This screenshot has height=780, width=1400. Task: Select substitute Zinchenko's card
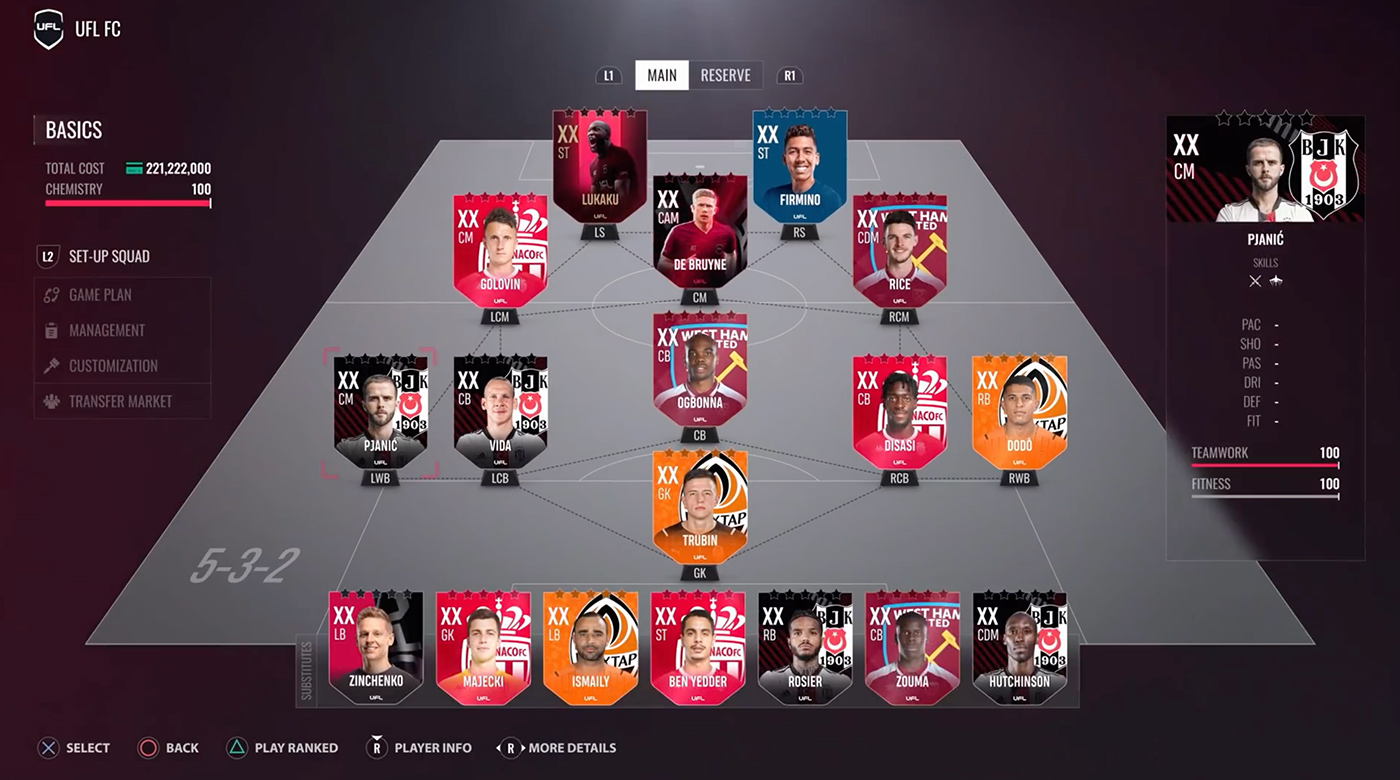tap(376, 647)
